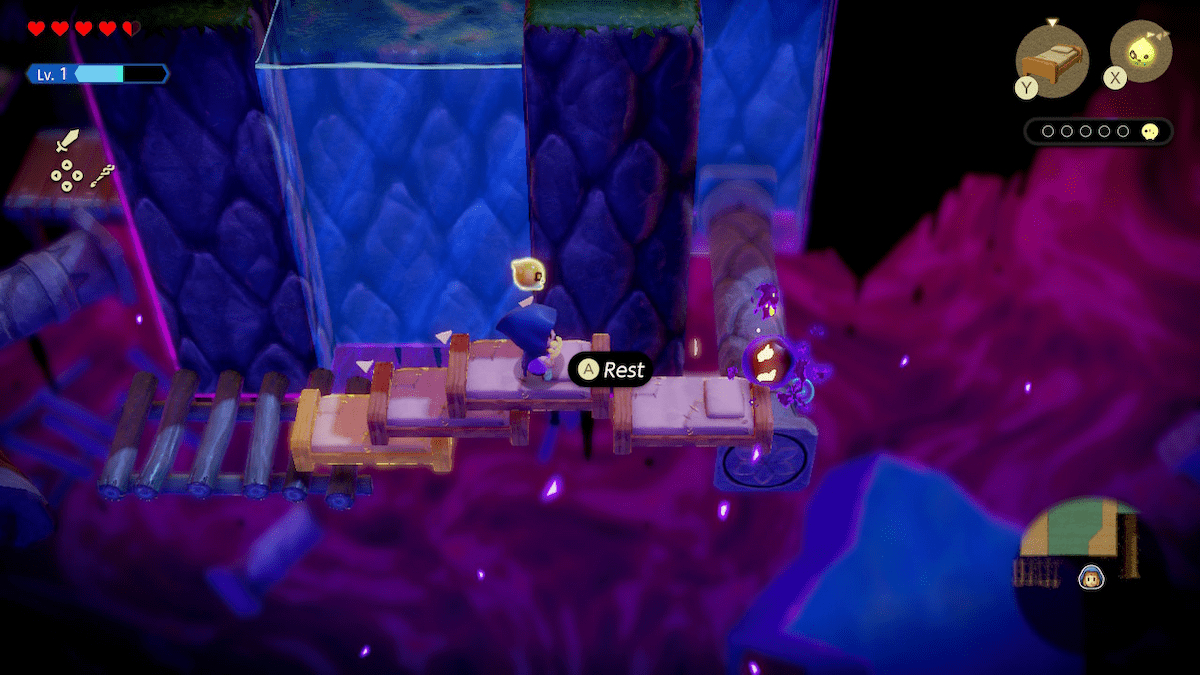This screenshot has width=1200, height=675.
Task: Click the player marker on the minimap
Action: 1088,577
